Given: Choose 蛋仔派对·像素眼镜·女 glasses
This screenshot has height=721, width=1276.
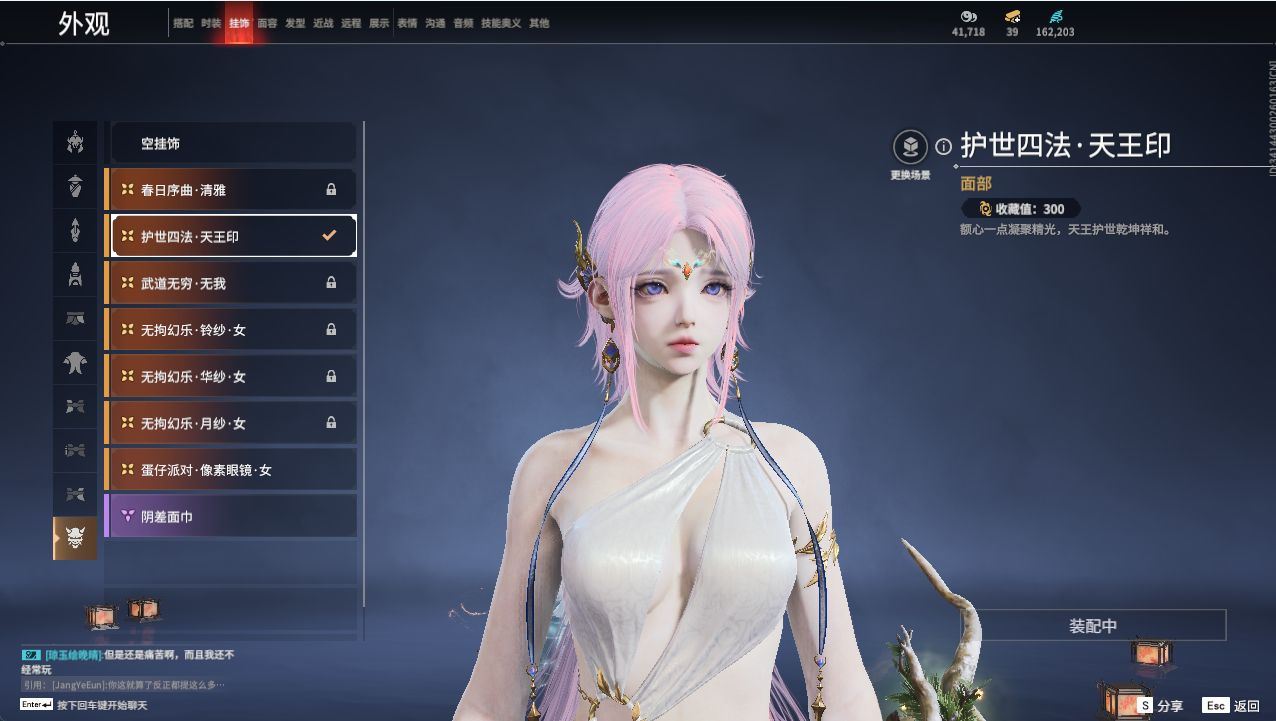Looking at the screenshot, I should tap(231, 469).
